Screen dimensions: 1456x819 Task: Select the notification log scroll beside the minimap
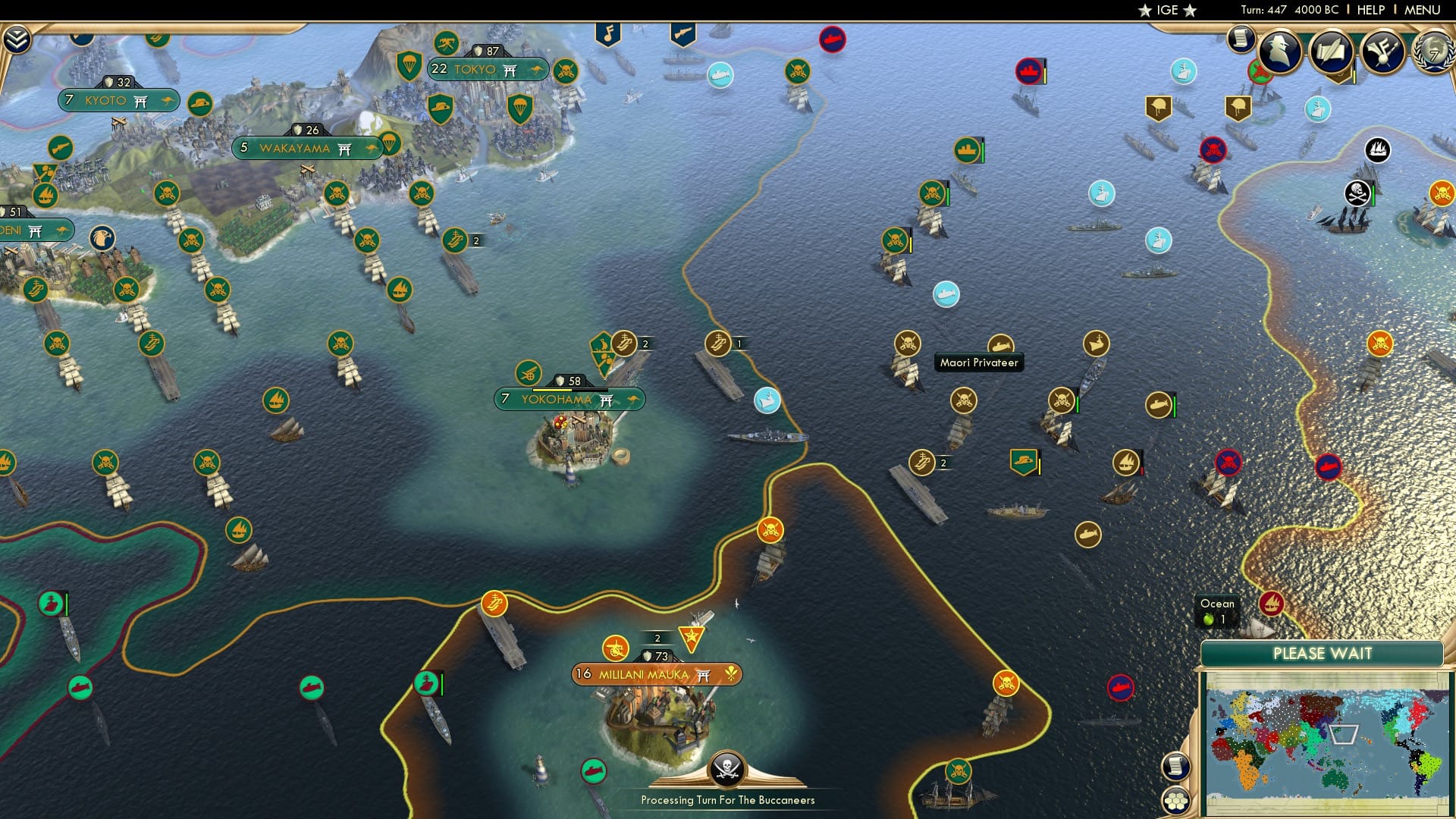pyautogui.click(x=1175, y=767)
